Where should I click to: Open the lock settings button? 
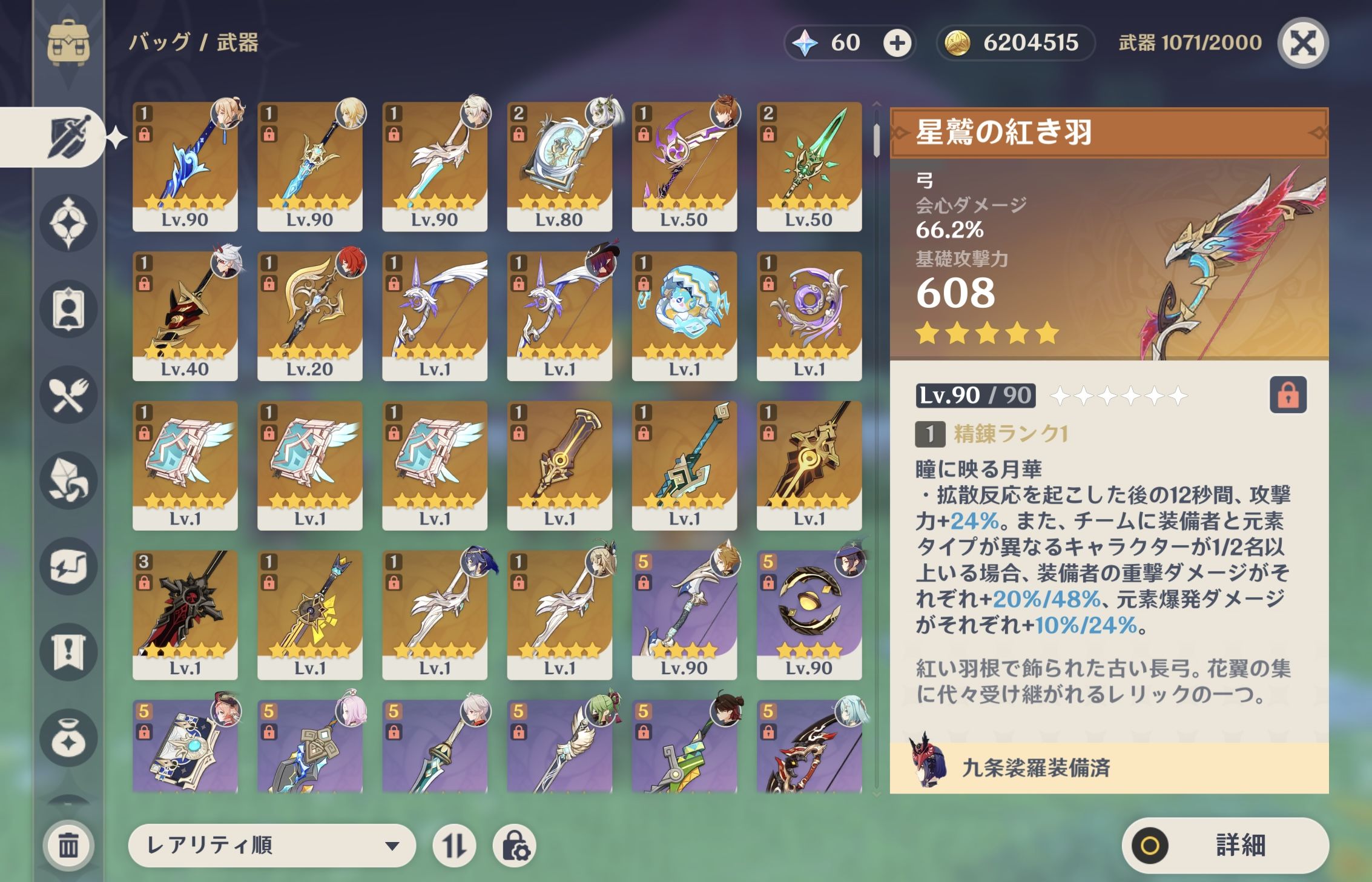coord(515,845)
